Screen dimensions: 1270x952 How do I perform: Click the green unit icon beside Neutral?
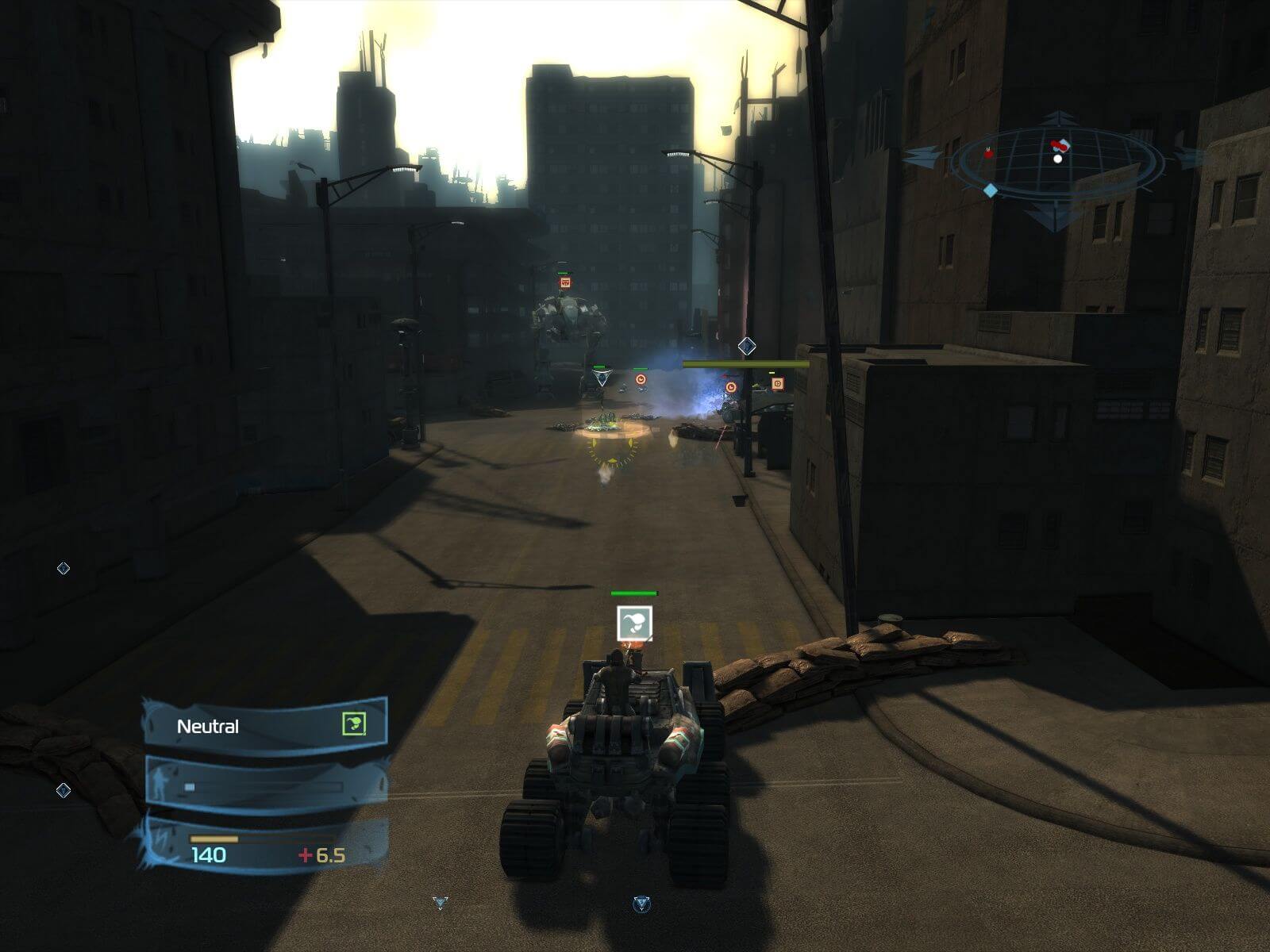(354, 724)
